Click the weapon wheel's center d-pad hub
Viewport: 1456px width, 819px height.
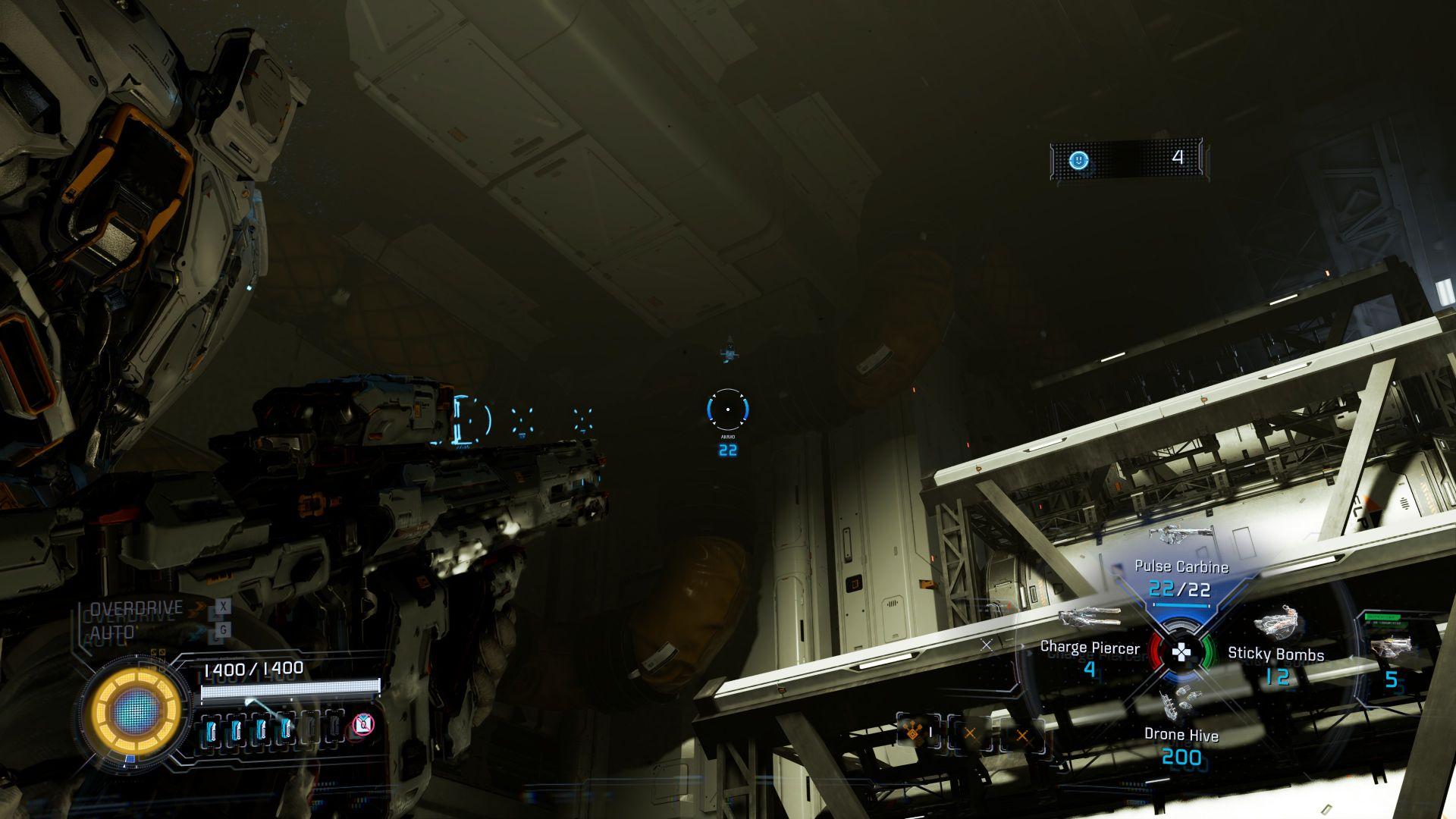[1181, 652]
